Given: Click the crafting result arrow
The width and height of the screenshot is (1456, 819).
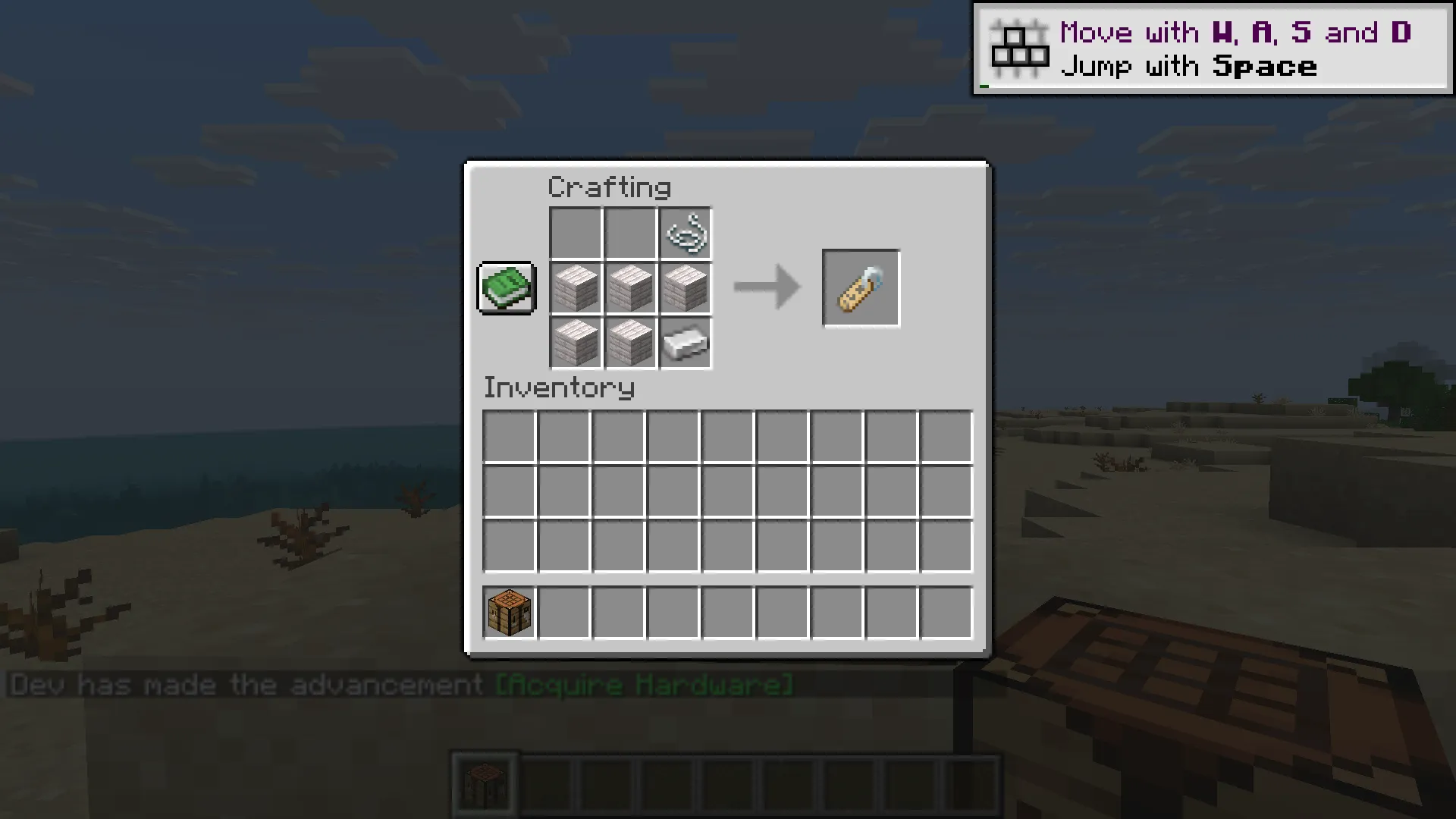Looking at the screenshot, I should click(x=766, y=288).
